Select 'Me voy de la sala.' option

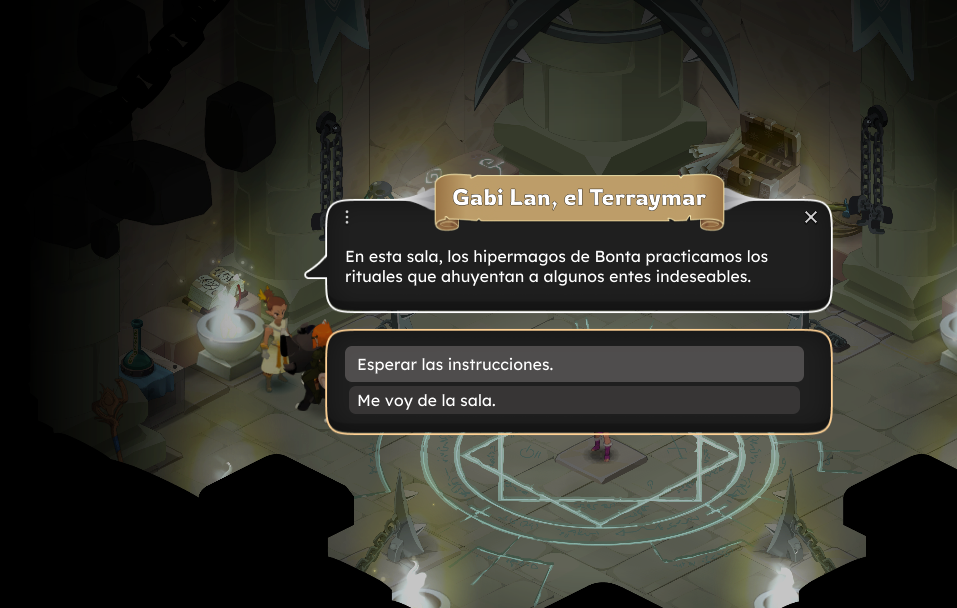coord(574,400)
